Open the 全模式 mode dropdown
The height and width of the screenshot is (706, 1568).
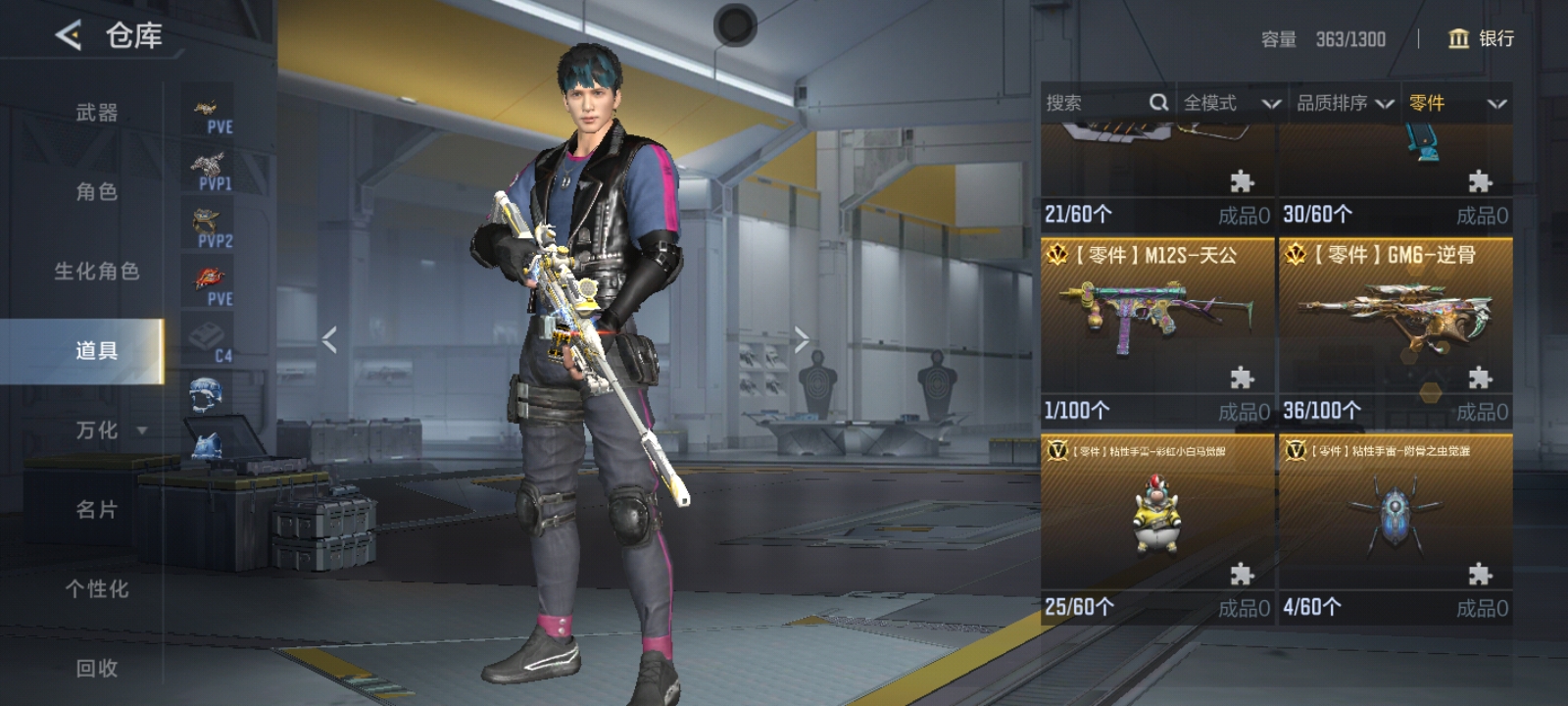[1231, 103]
